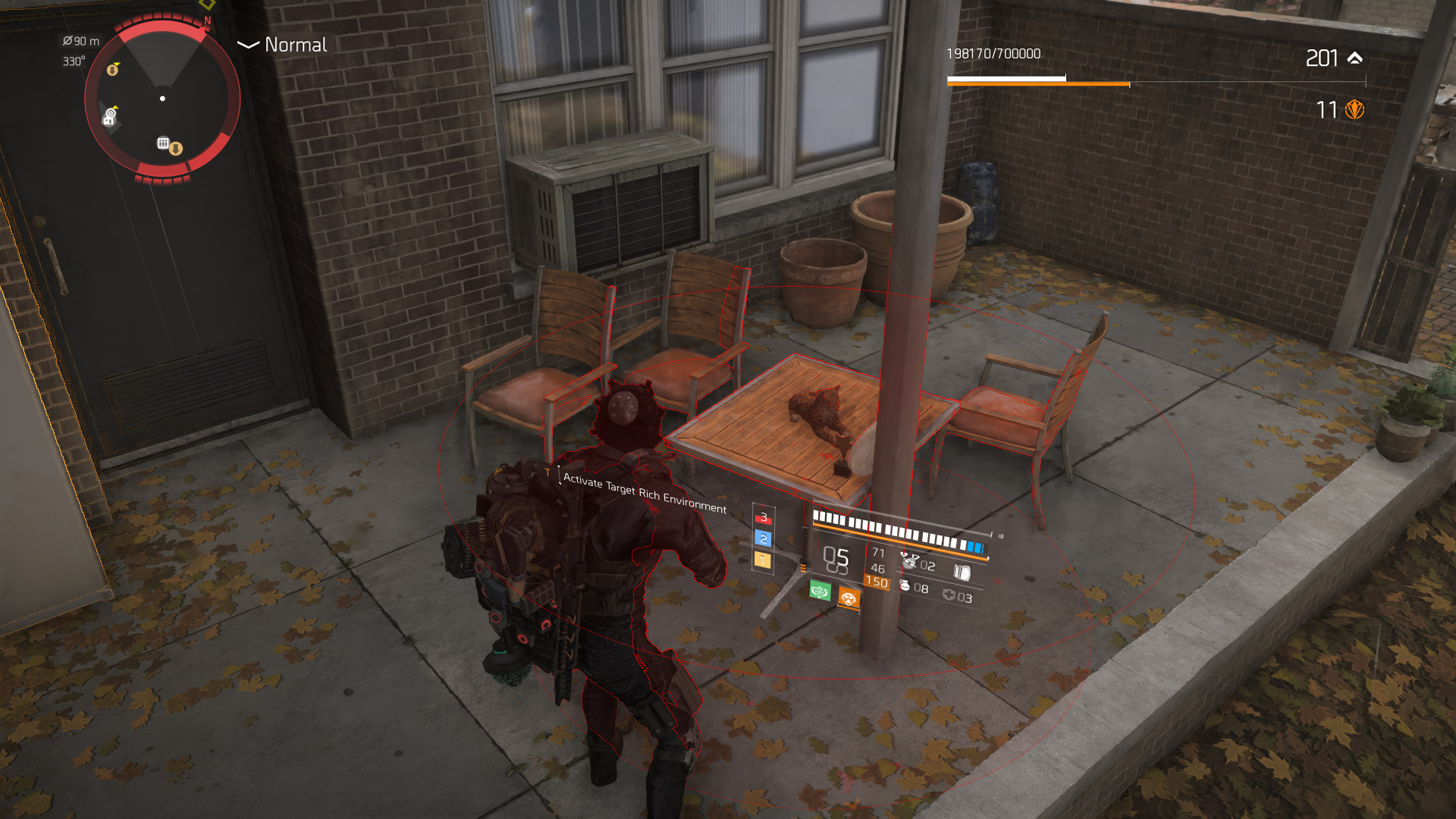The width and height of the screenshot is (1456, 819).
Task: Select the grenade icon in the HUD
Action: [904, 585]
